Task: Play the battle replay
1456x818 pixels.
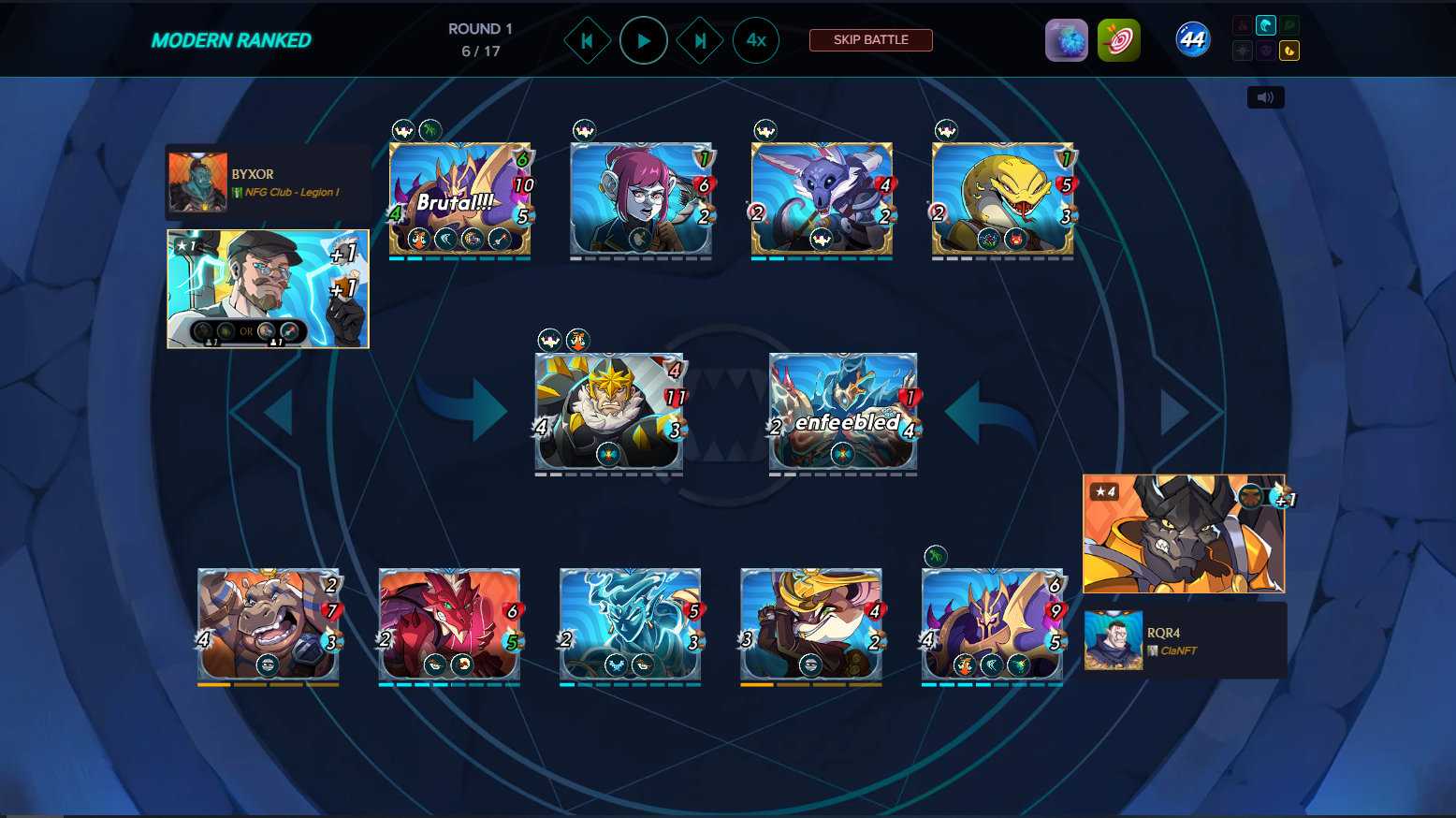Action: click(x=644, y=39)
